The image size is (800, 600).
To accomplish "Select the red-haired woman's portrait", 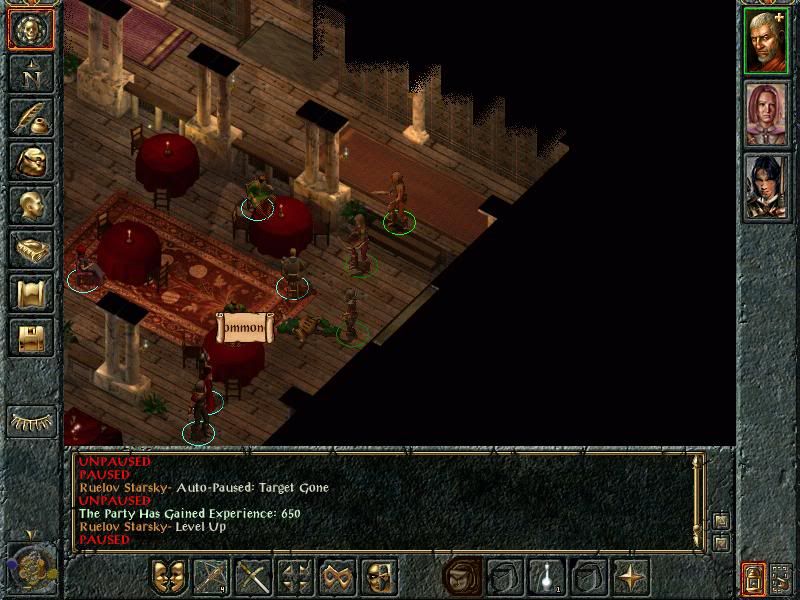I will coord(767,114).
